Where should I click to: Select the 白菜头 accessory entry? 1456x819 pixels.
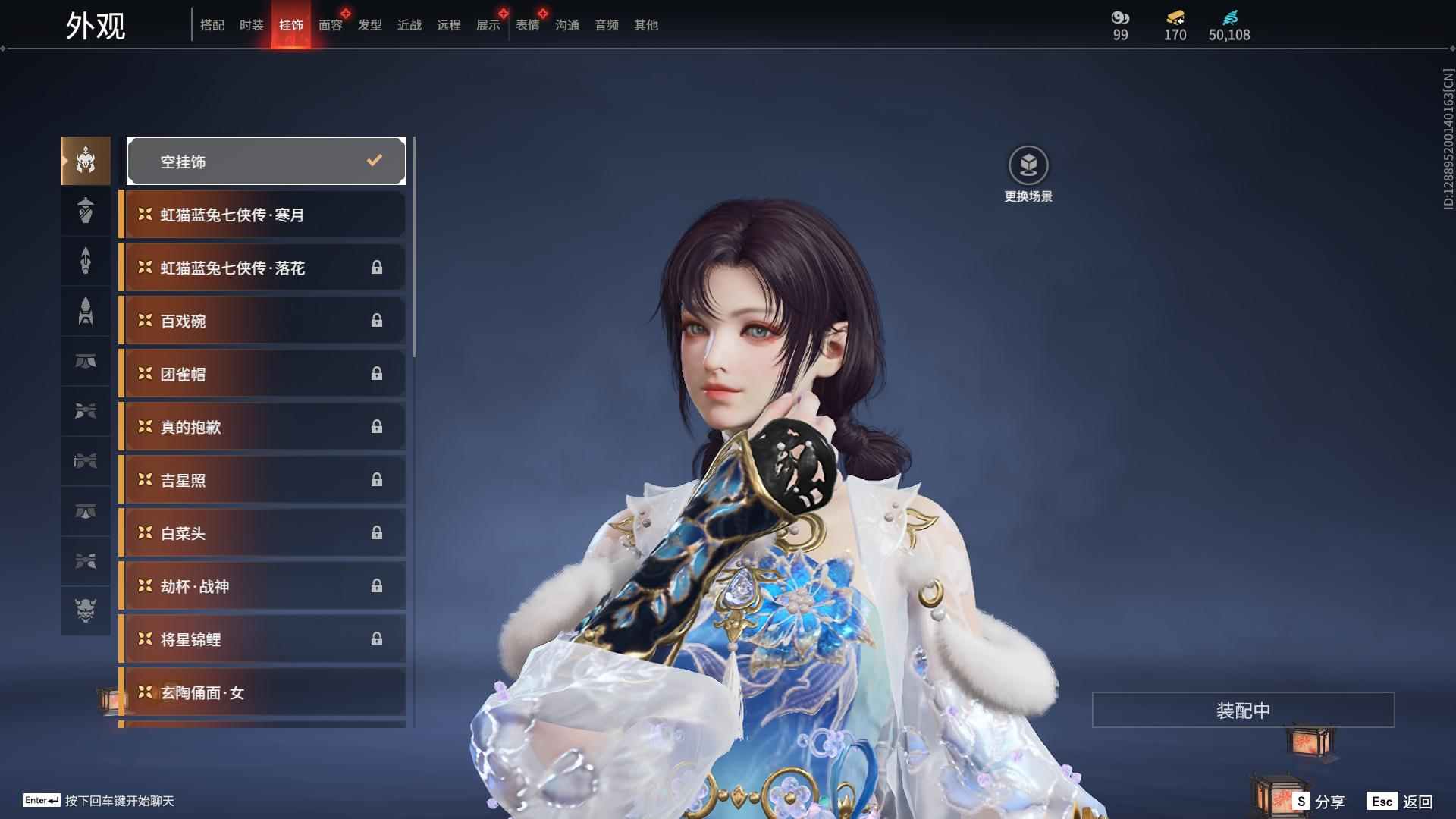(262, 533)
